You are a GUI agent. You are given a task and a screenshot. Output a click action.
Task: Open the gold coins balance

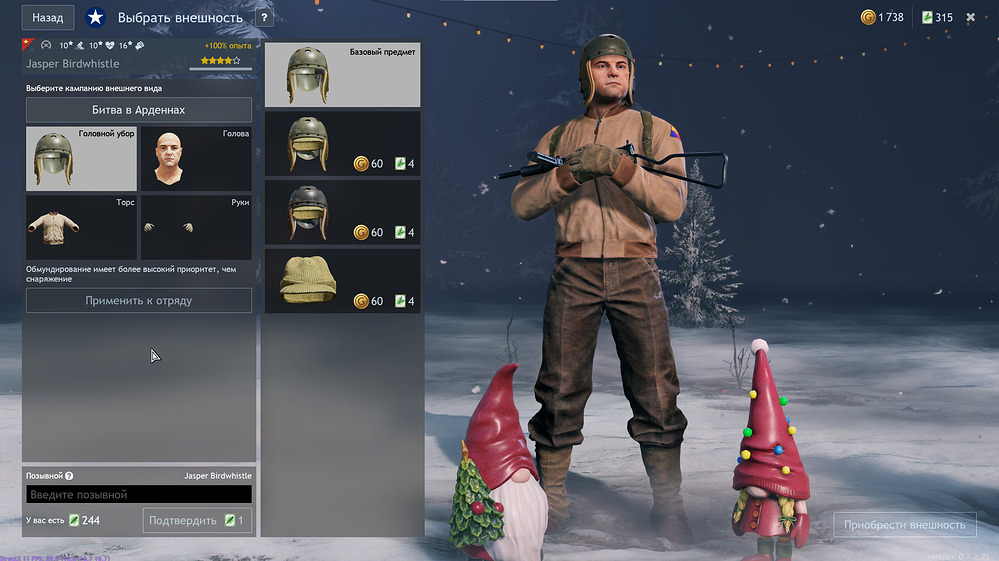(x=882, y=17)
